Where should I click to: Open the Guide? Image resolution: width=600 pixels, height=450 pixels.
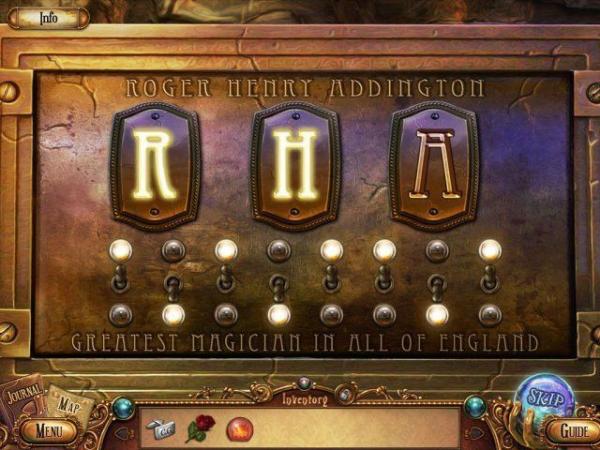(572, 431)
